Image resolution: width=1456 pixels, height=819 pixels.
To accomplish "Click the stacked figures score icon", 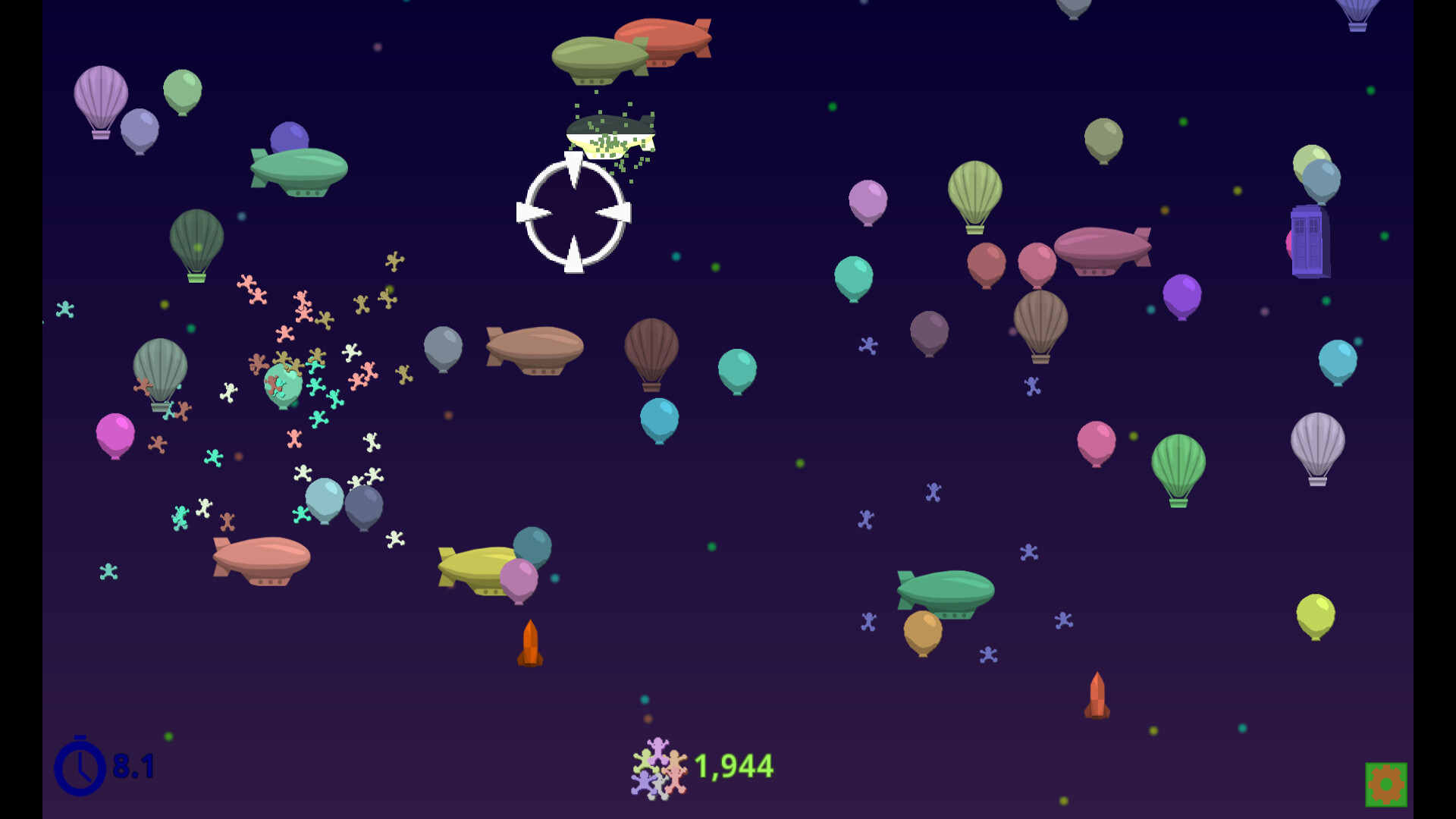I will coord(658,768).
